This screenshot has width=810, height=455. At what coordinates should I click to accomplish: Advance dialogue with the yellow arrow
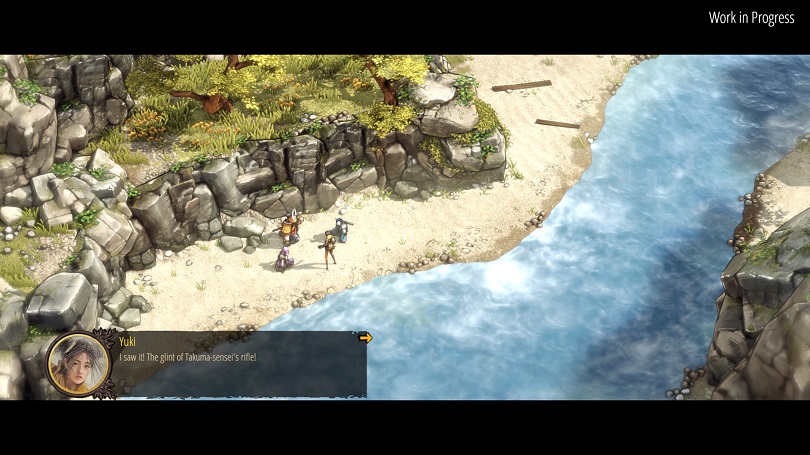pos(365,338)
